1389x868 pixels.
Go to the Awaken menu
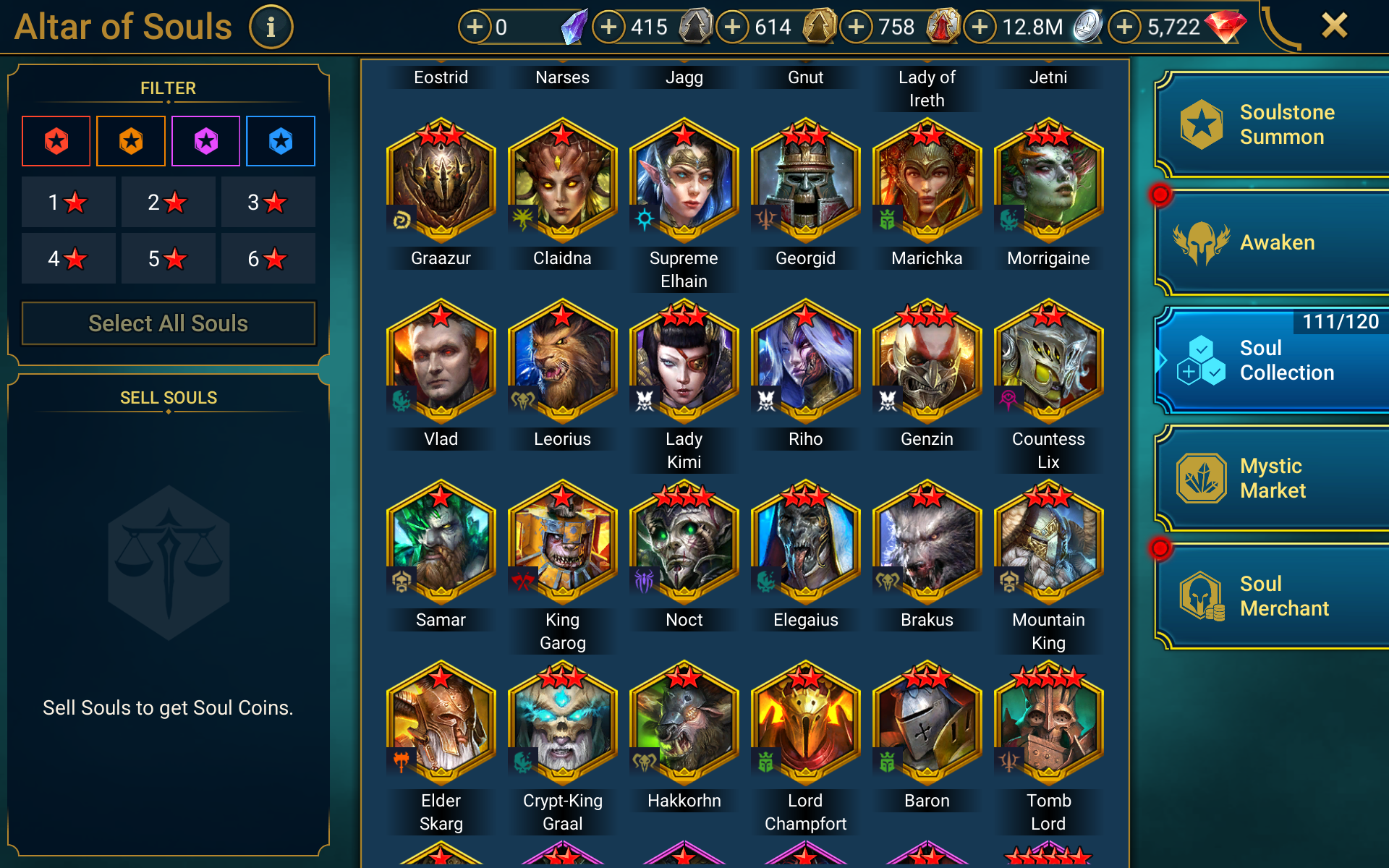[x=1273, y=243]
